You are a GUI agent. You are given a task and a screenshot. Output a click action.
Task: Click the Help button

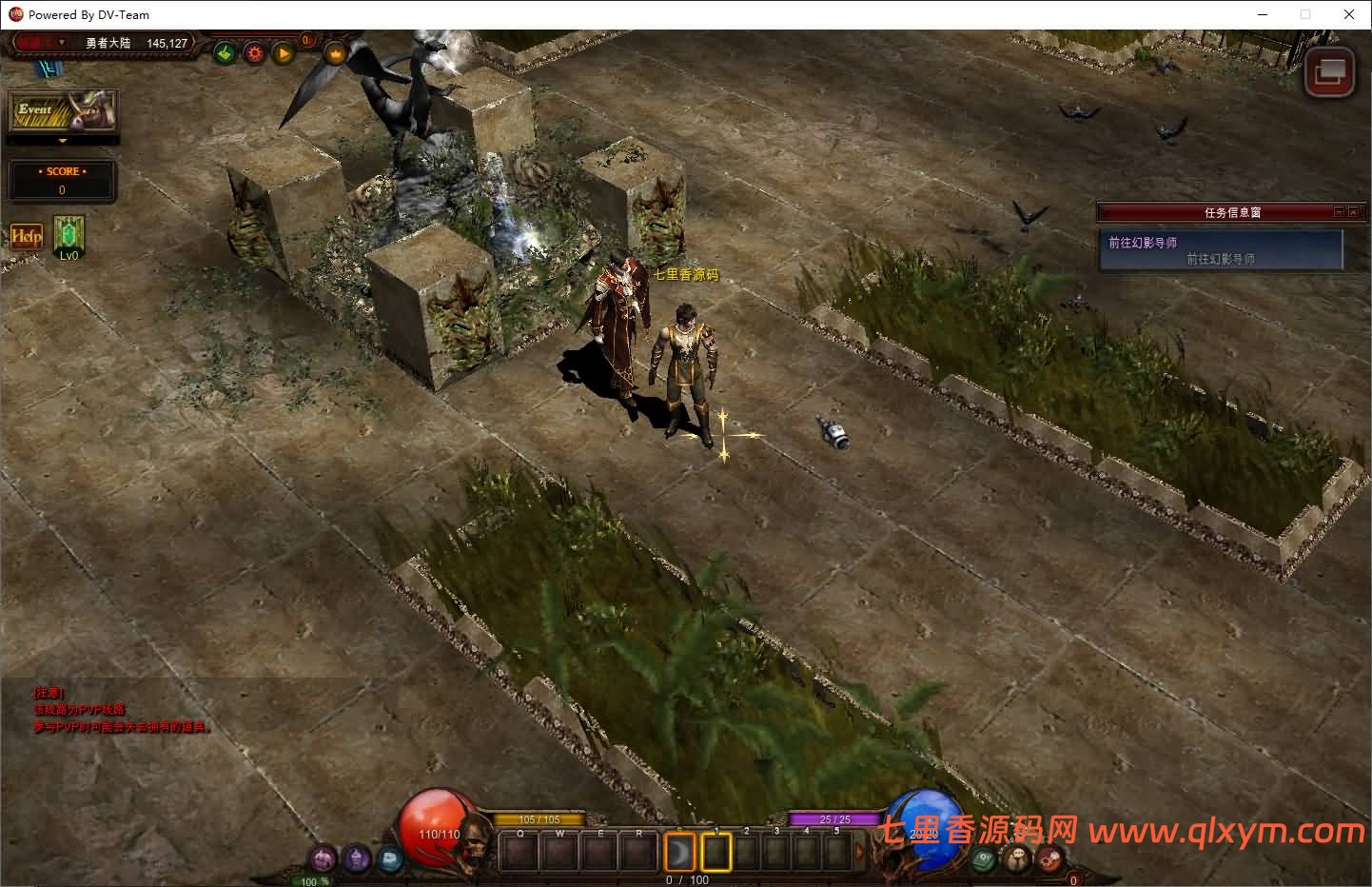click(x=26, y=235)
